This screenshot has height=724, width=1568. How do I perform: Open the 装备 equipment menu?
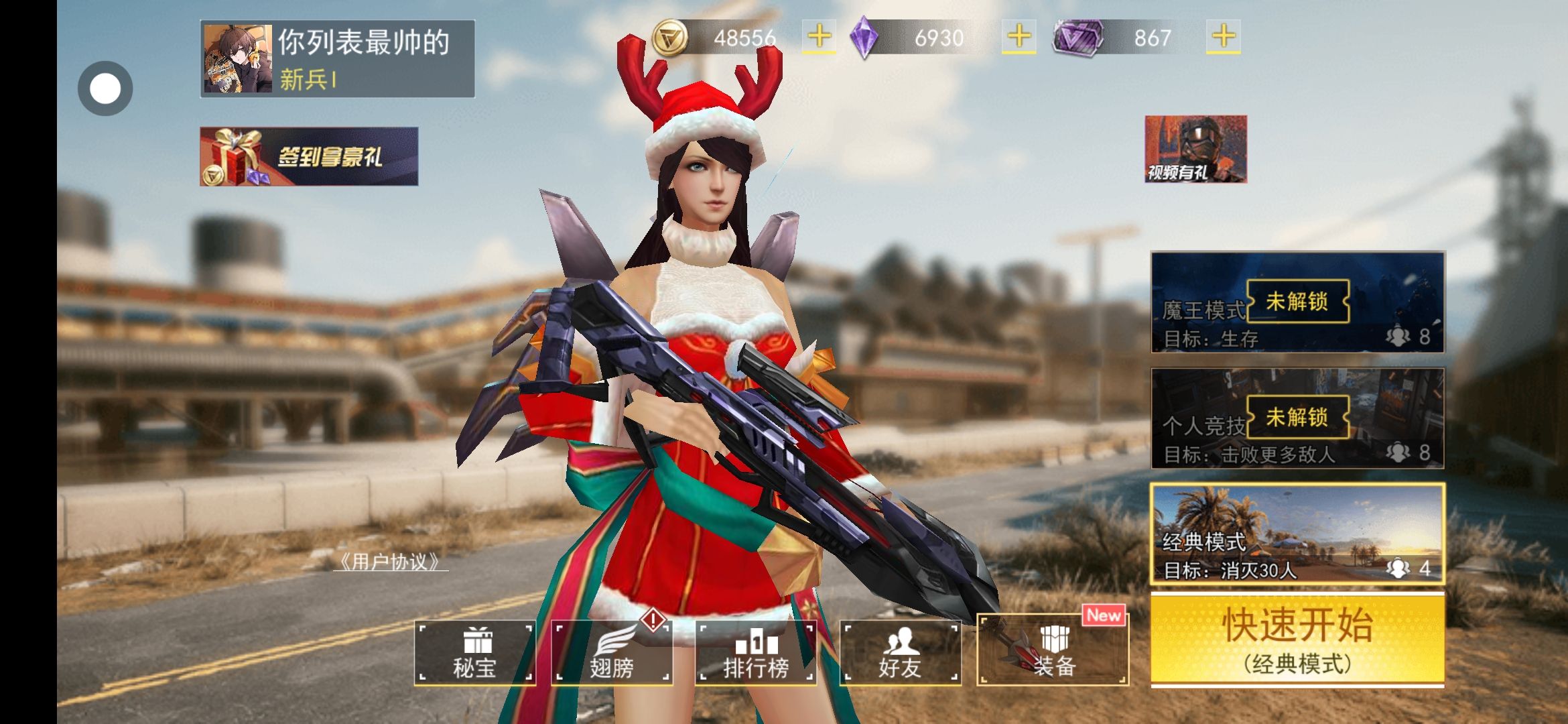click(1053, 652)
